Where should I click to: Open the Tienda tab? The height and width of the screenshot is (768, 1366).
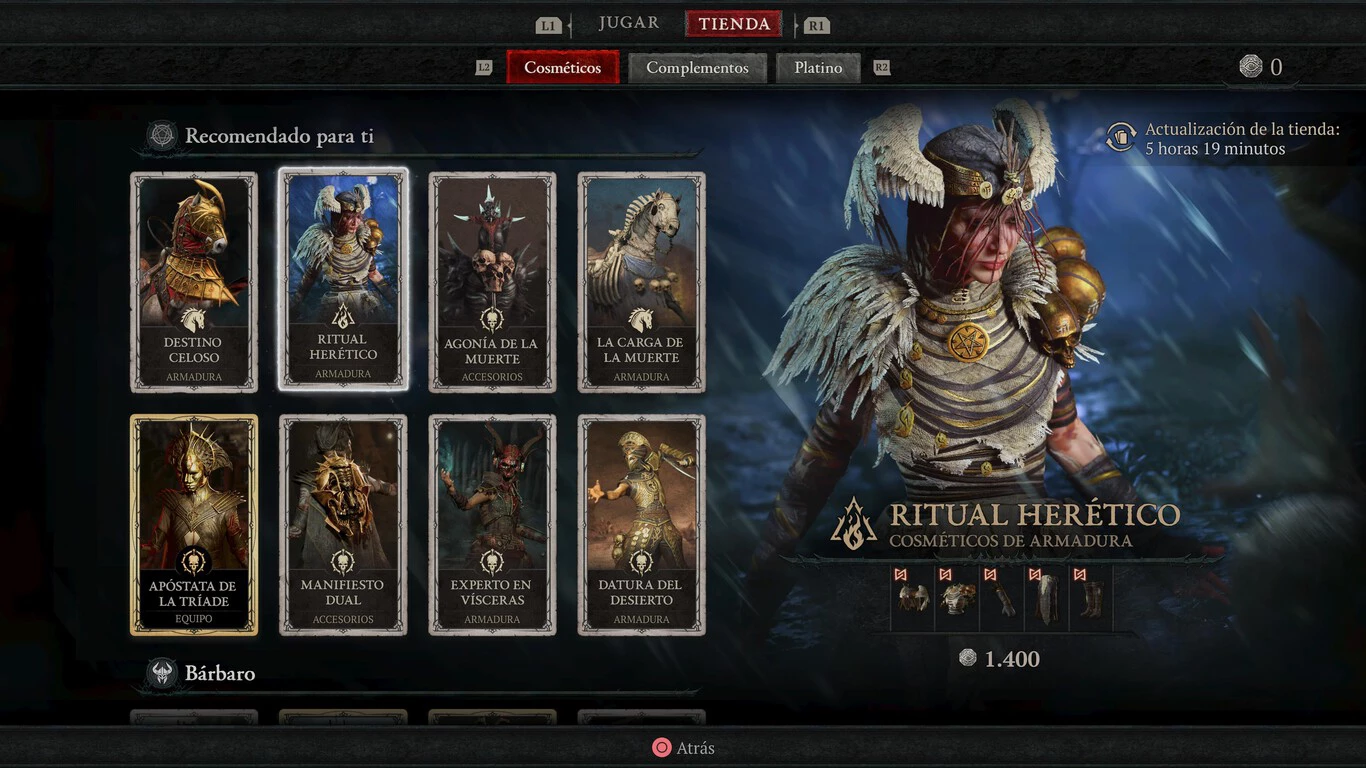click(733, 24)
